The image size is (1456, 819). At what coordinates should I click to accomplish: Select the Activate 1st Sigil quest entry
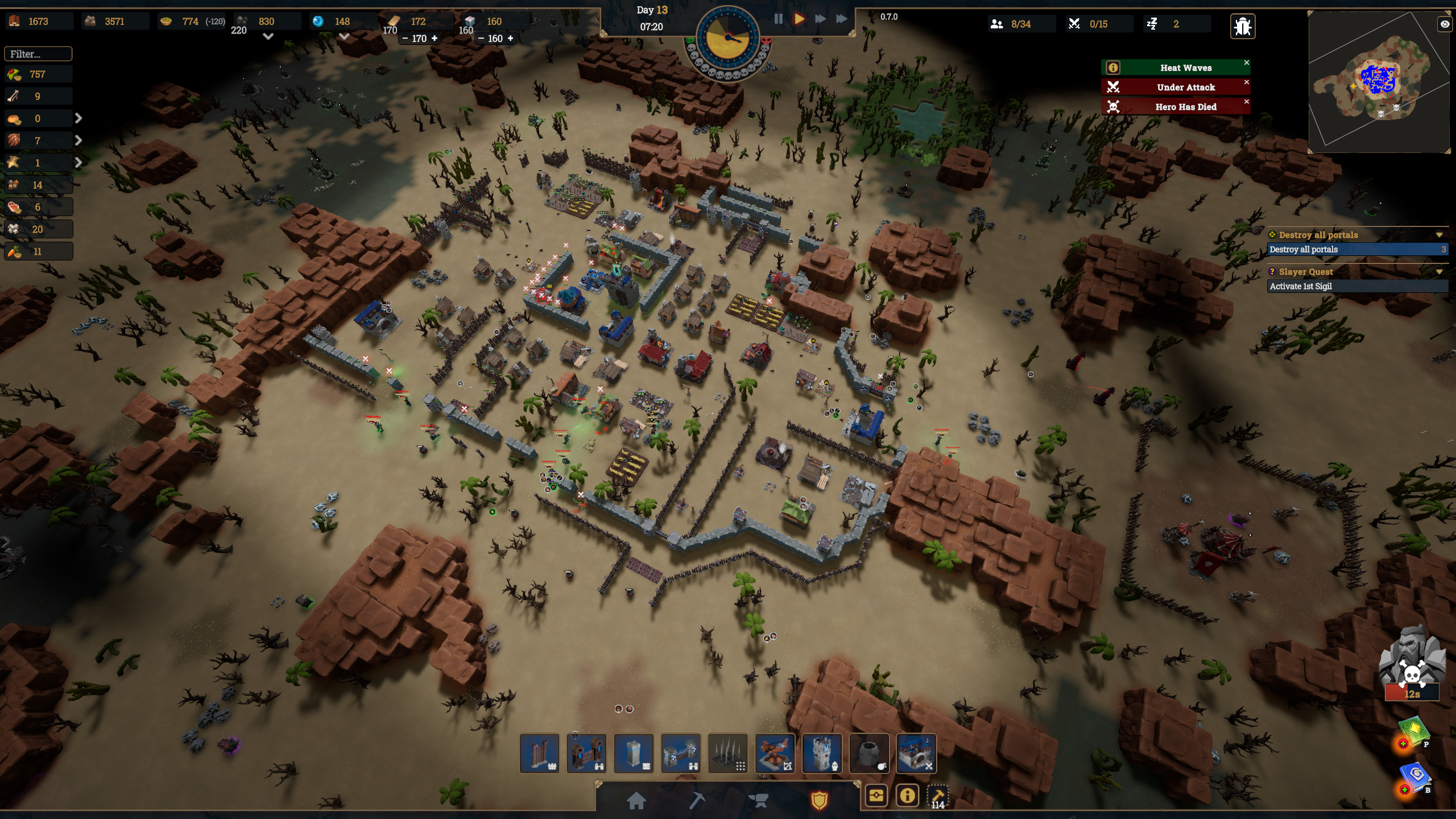1356,286
